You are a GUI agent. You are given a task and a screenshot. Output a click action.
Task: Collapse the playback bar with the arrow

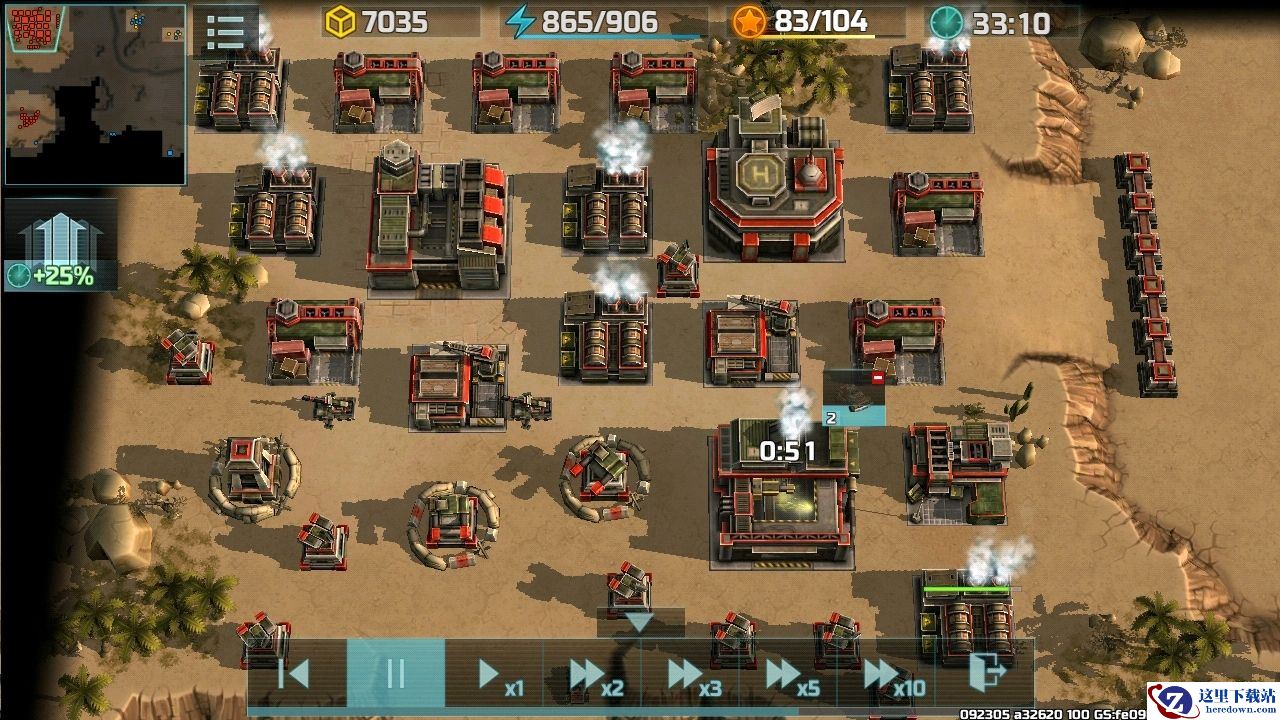tap(640, 622)
